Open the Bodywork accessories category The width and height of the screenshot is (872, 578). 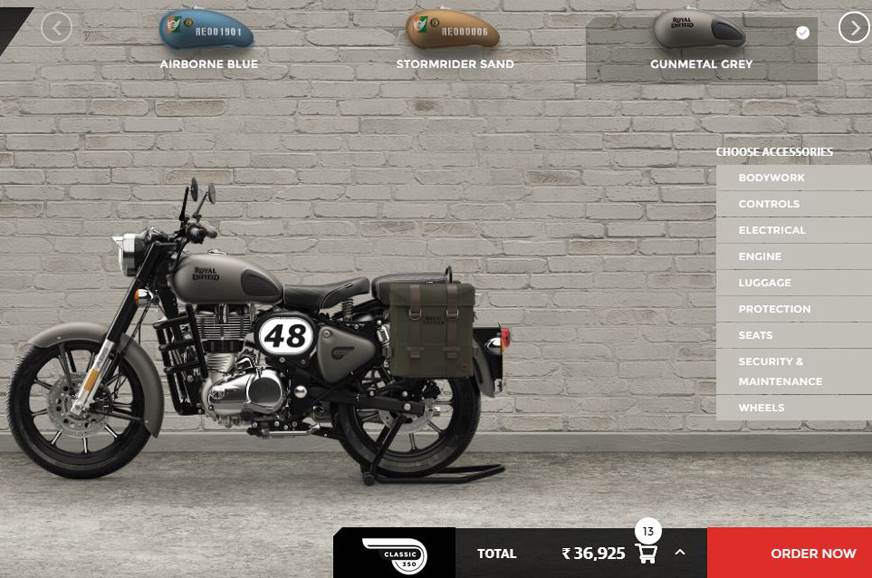pyautogui.click(x=771, y=178)
